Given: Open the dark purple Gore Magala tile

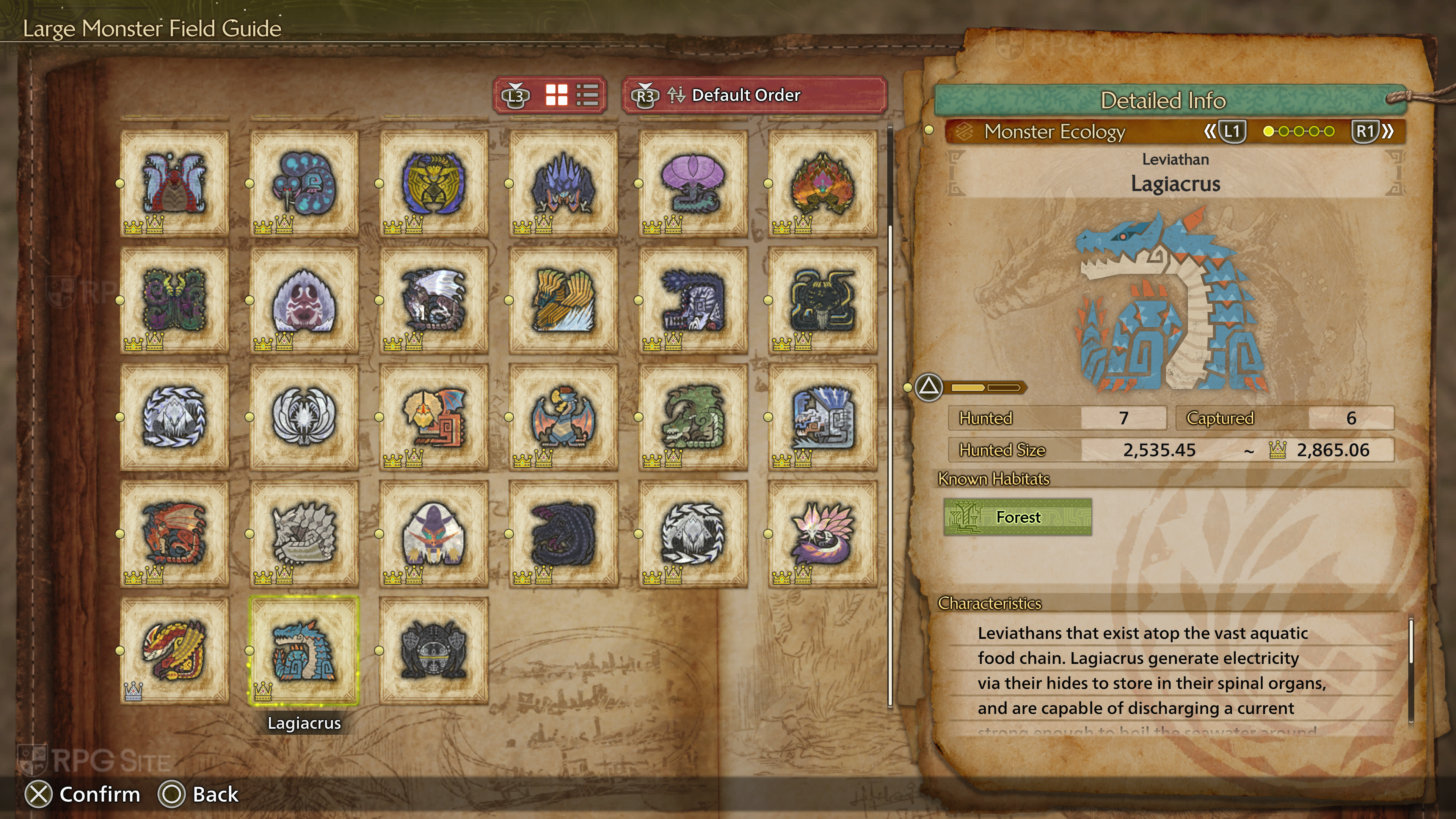Looking at the screenshot, I should click(563, 533).
